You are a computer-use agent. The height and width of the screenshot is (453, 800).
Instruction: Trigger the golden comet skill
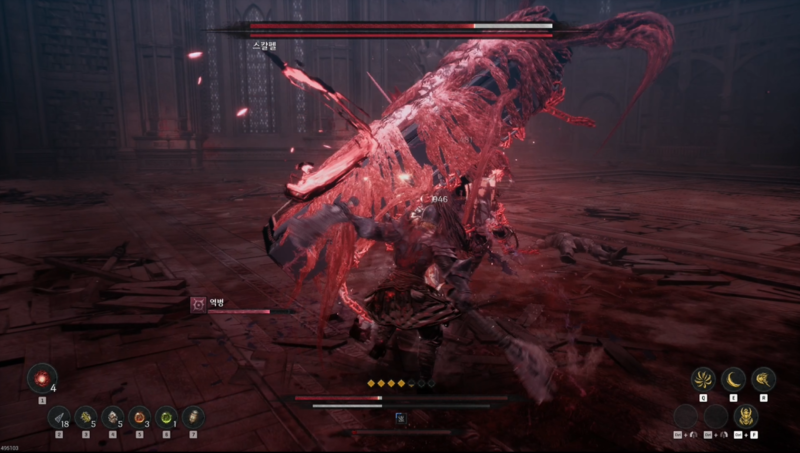tap(765, 379)
